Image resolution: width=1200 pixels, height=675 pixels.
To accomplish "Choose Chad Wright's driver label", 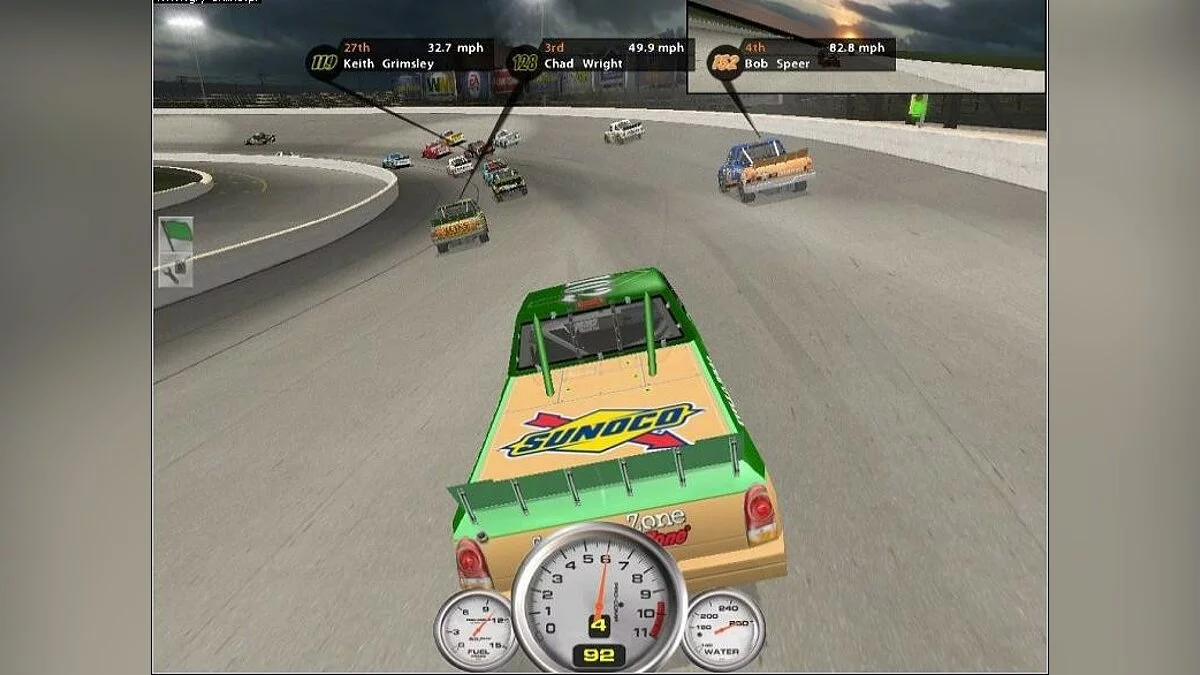I will tap(598, 56).
